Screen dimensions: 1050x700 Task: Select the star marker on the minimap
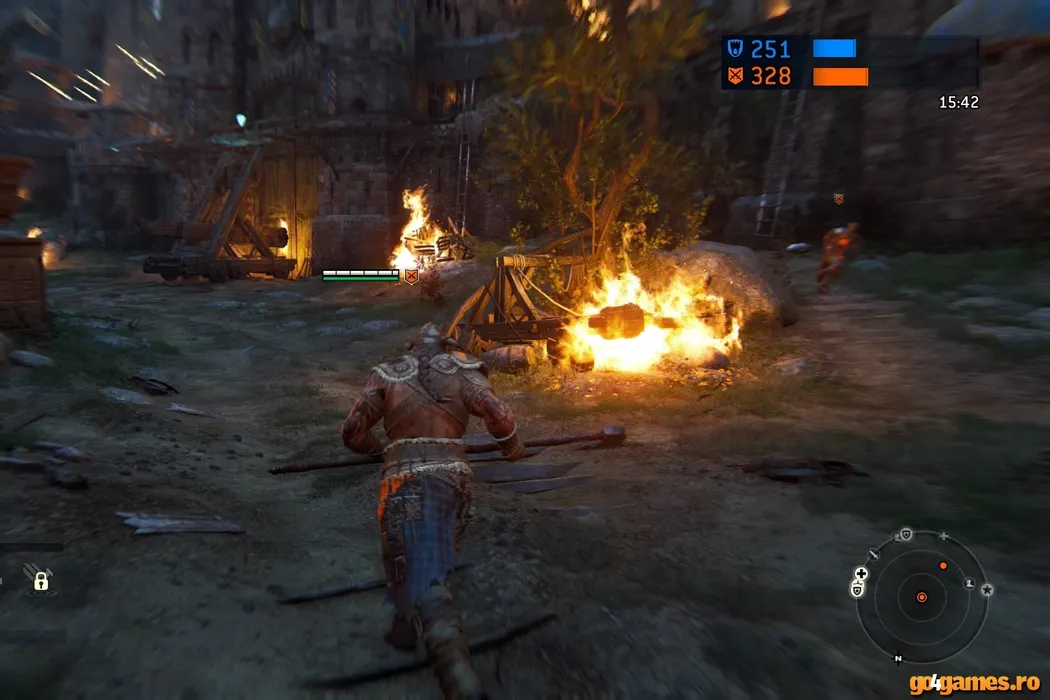pos(987,589)
